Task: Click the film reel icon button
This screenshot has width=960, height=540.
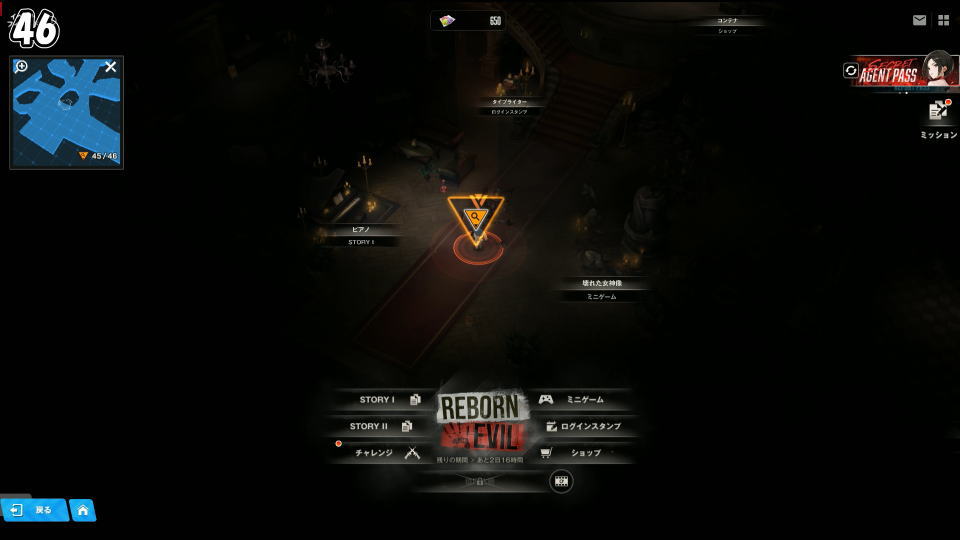Action: [561, 481]
